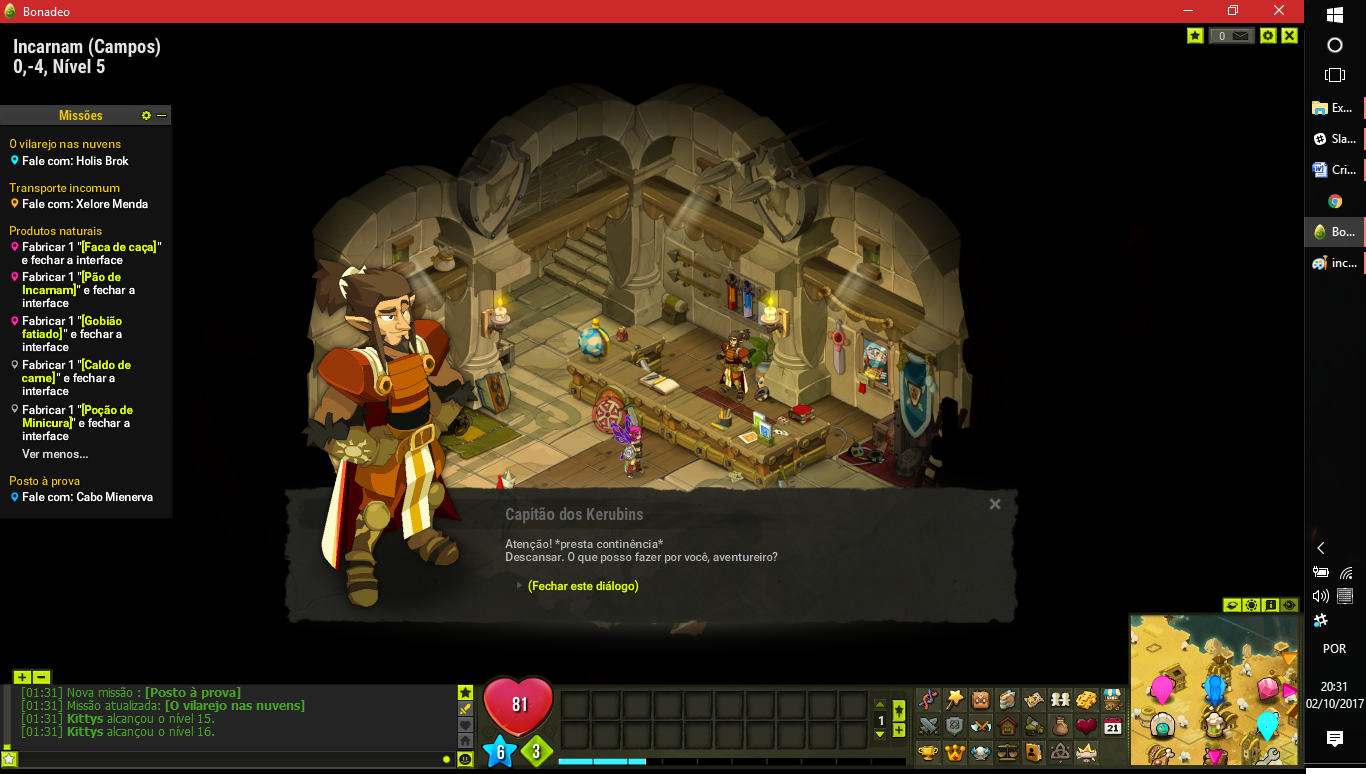Open the brown backpack inventory icon
The height and width of the screenshot is (774, 1366).
981,699
